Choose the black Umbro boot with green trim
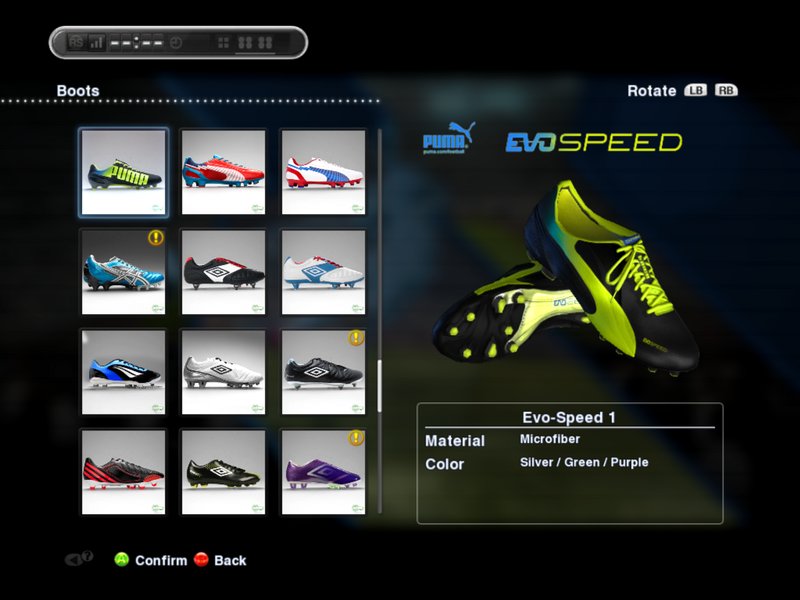Image resolution: width=800 pixels, height=600 pixels. (223, 472)
